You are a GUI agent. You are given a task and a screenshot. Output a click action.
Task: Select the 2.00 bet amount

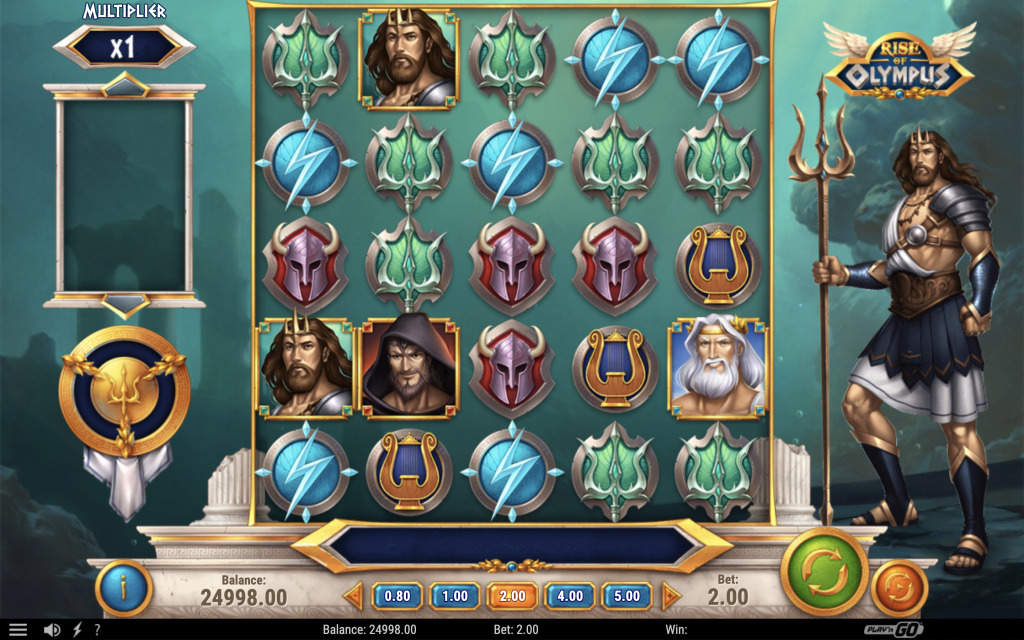pos(512,596)
